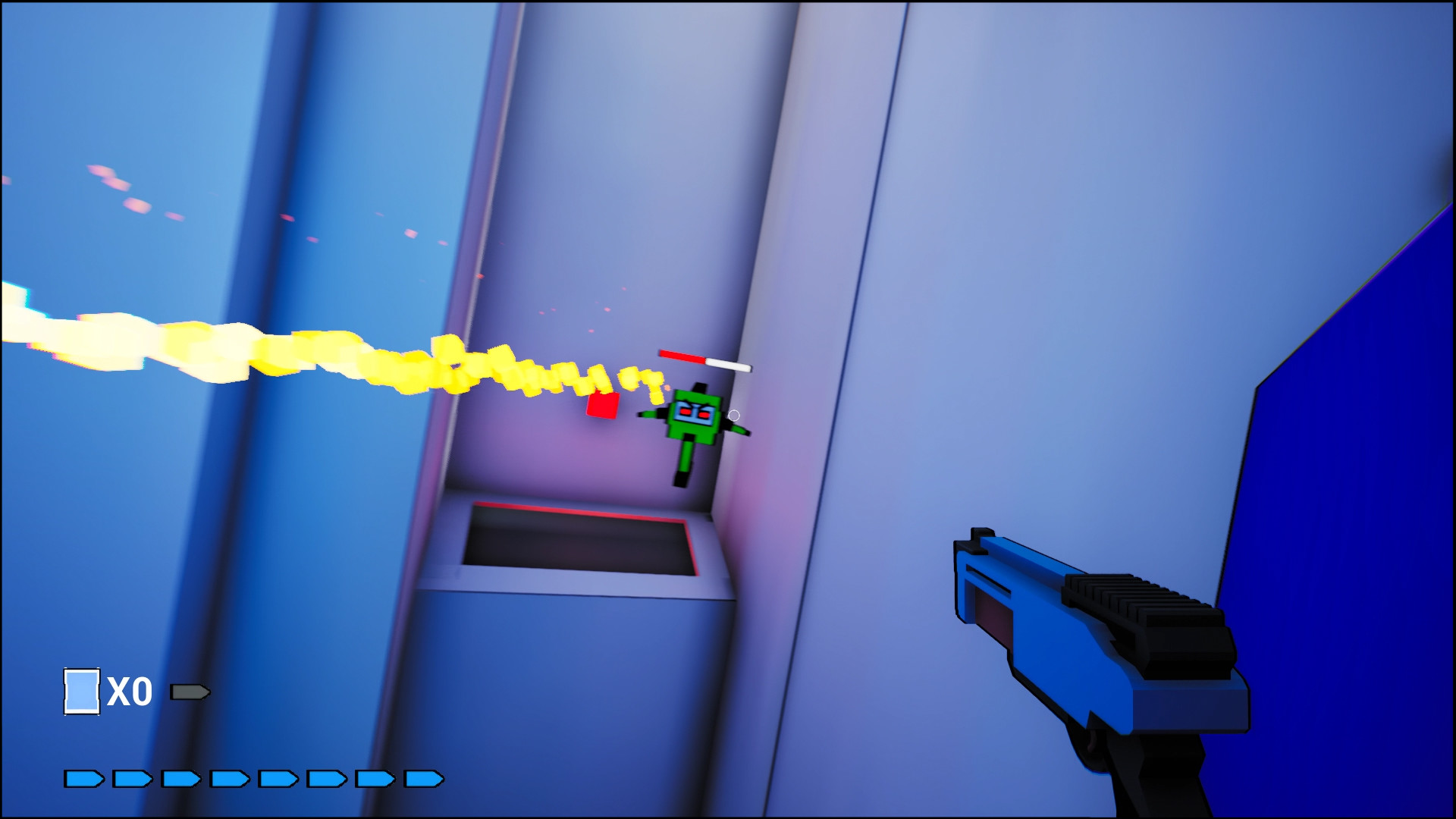Click the white crosshair circle at screen center

(734, 415)
